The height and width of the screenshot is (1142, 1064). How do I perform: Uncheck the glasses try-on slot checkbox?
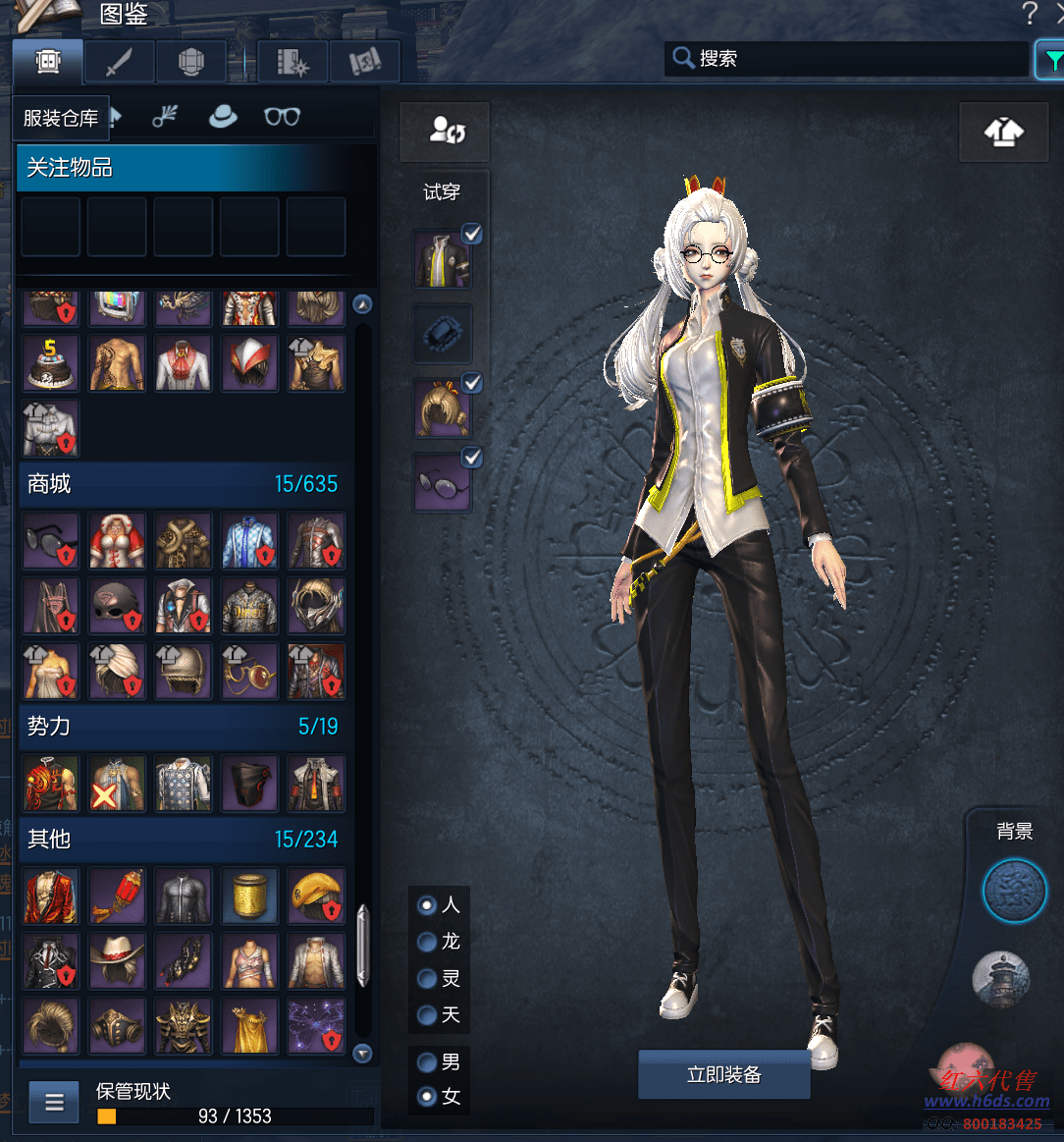472,458
